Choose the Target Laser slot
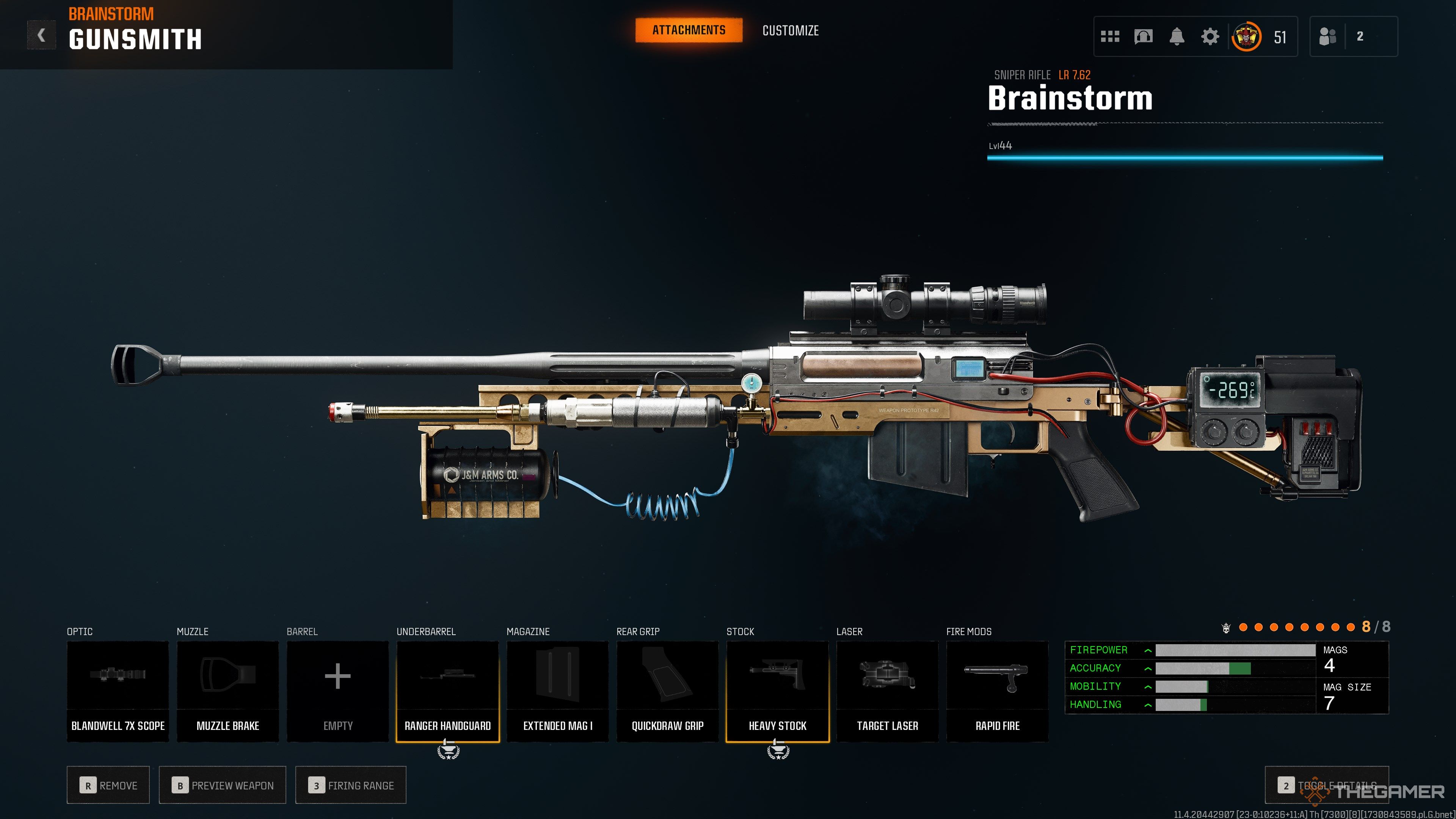 click(x=887, y=691)
